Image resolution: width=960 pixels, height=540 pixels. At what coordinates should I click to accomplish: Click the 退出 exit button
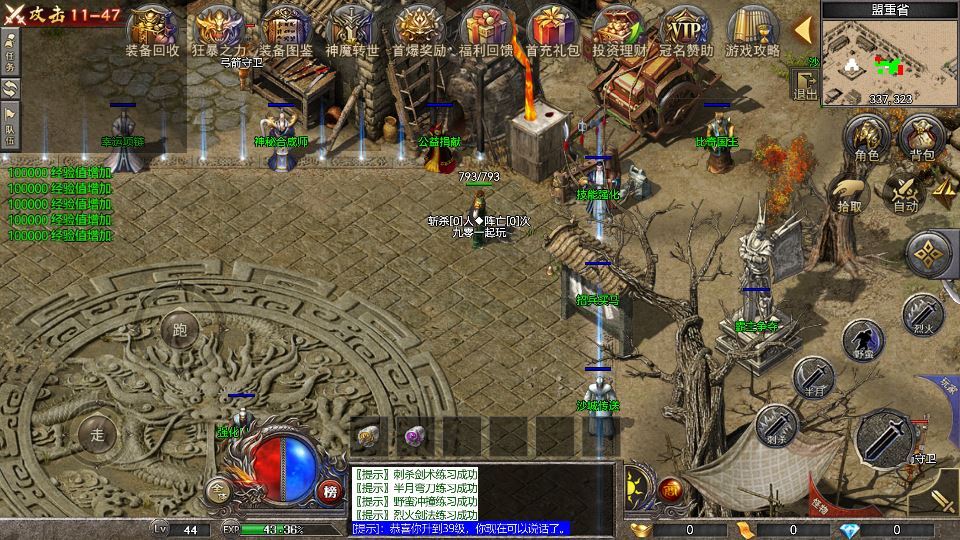click(805, 84)
